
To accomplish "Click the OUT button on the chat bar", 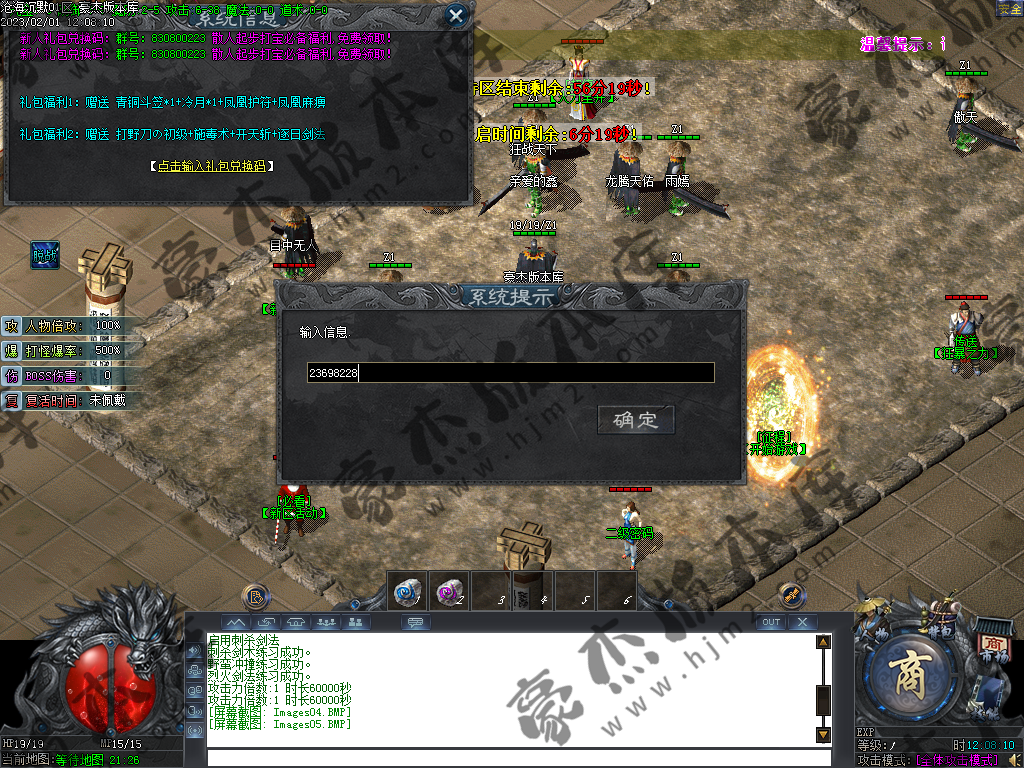I will click(770, 622).
